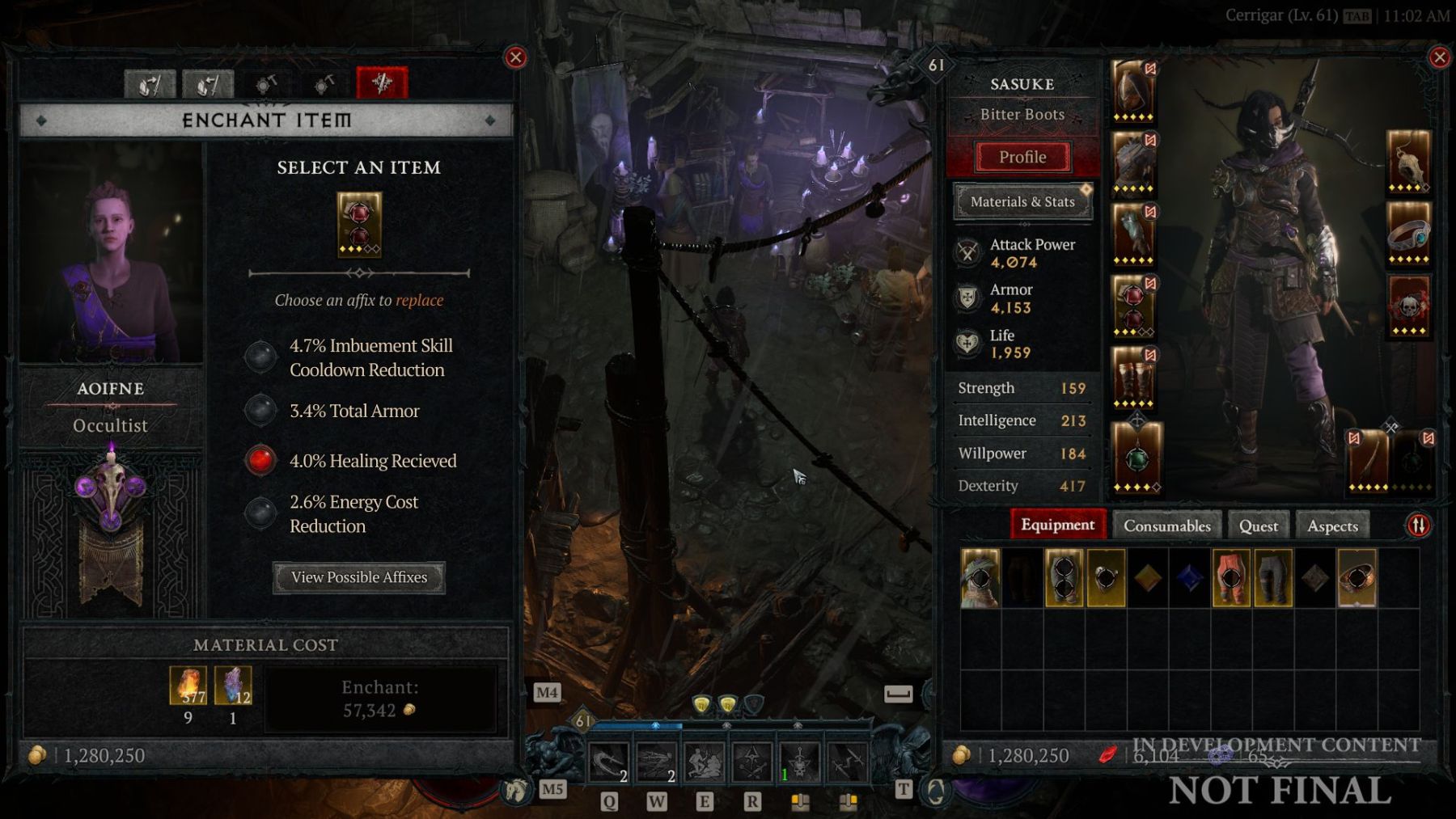
Task: Click View Possible Affixes button
Action: coord(358,577)
